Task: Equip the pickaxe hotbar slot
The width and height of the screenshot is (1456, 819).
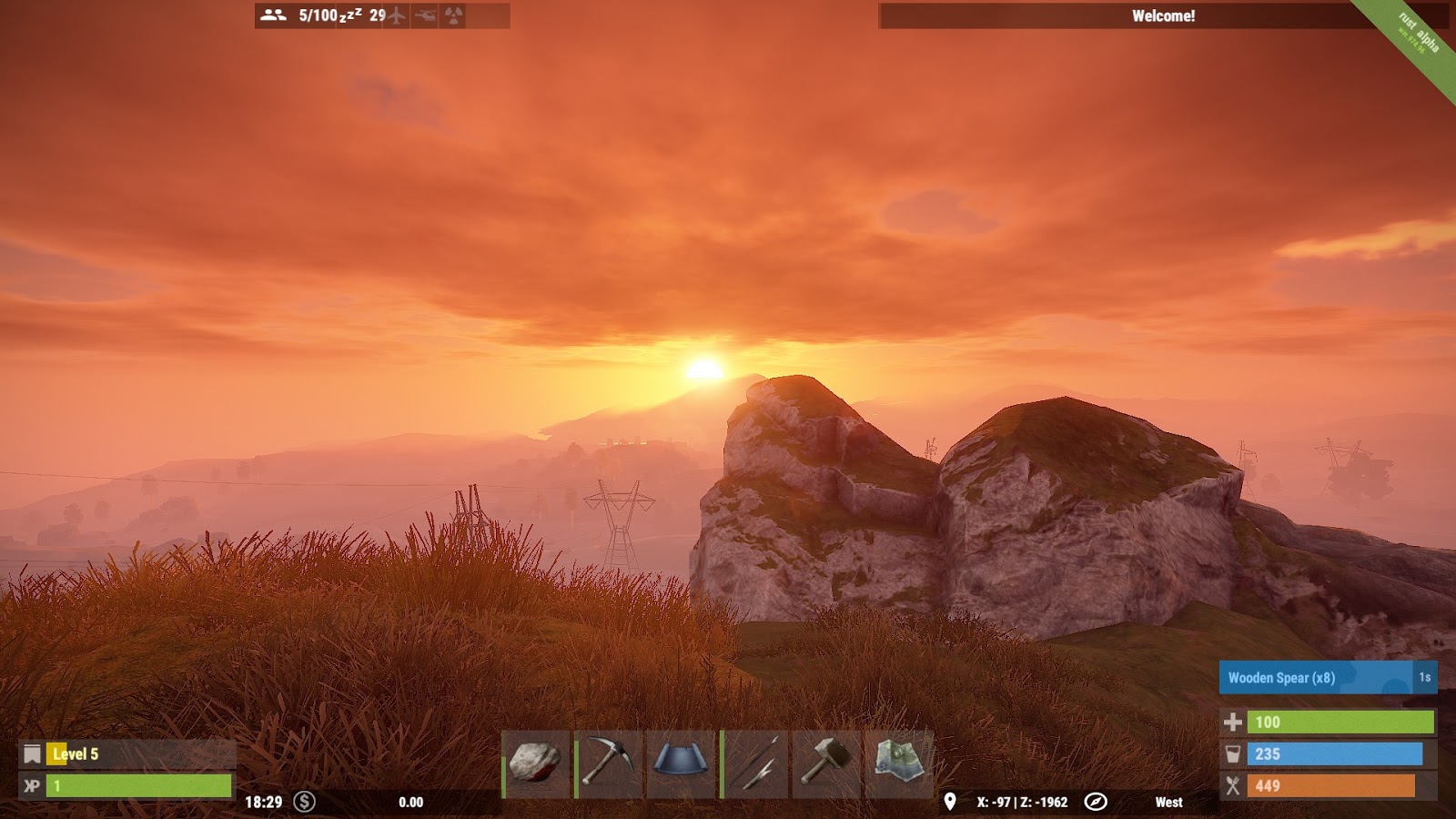Action: click(608, 763)
